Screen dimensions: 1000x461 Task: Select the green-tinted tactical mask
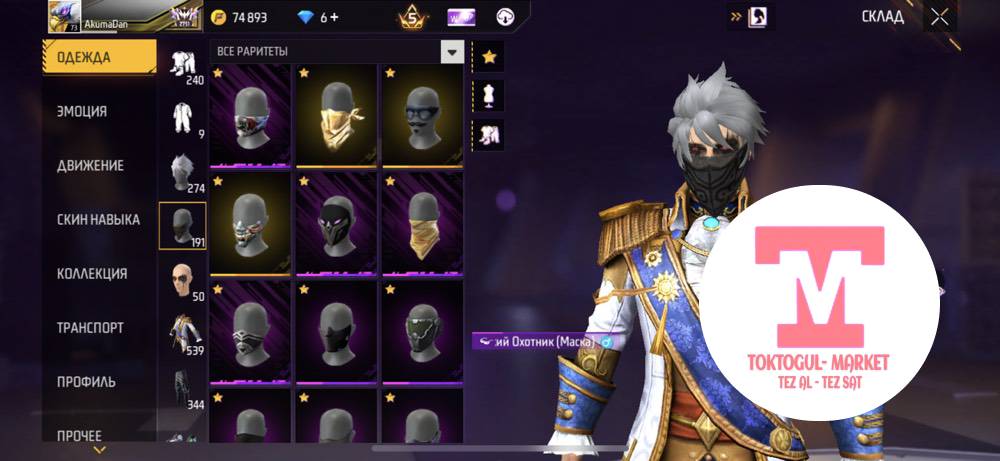point(420,330)
